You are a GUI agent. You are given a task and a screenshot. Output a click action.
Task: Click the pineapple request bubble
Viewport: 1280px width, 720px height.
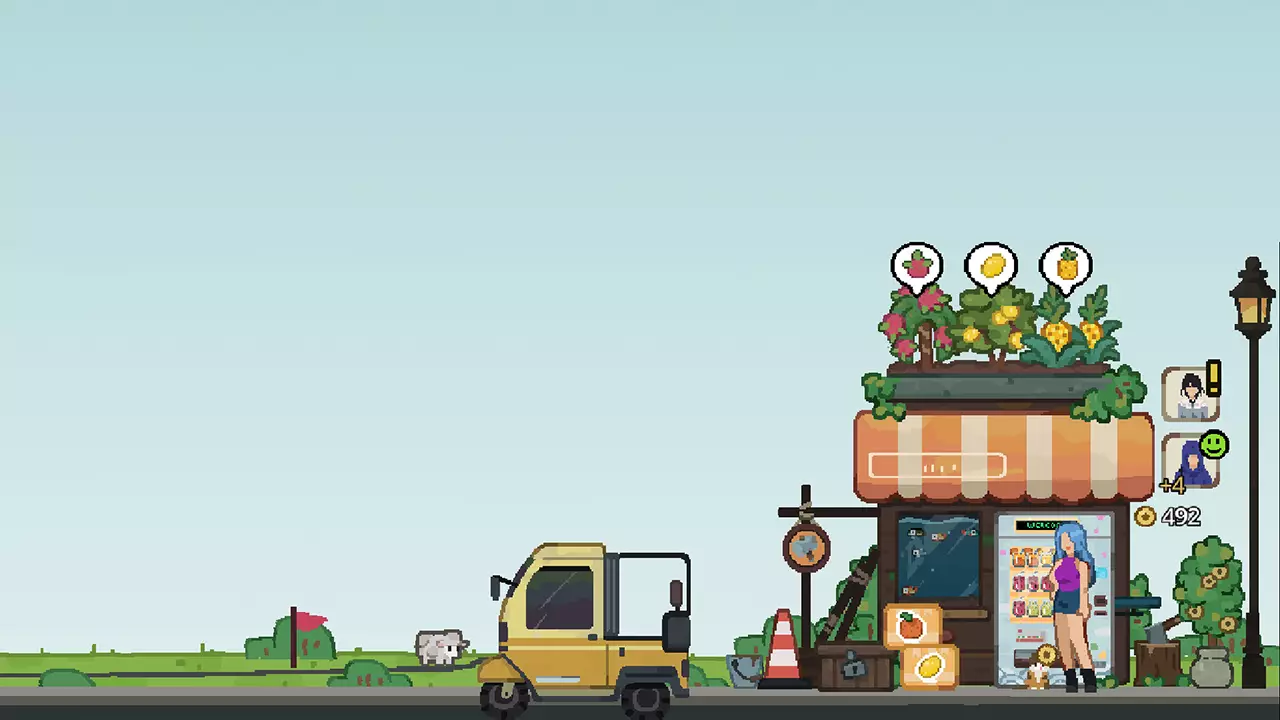click(x=1065, y=263)
